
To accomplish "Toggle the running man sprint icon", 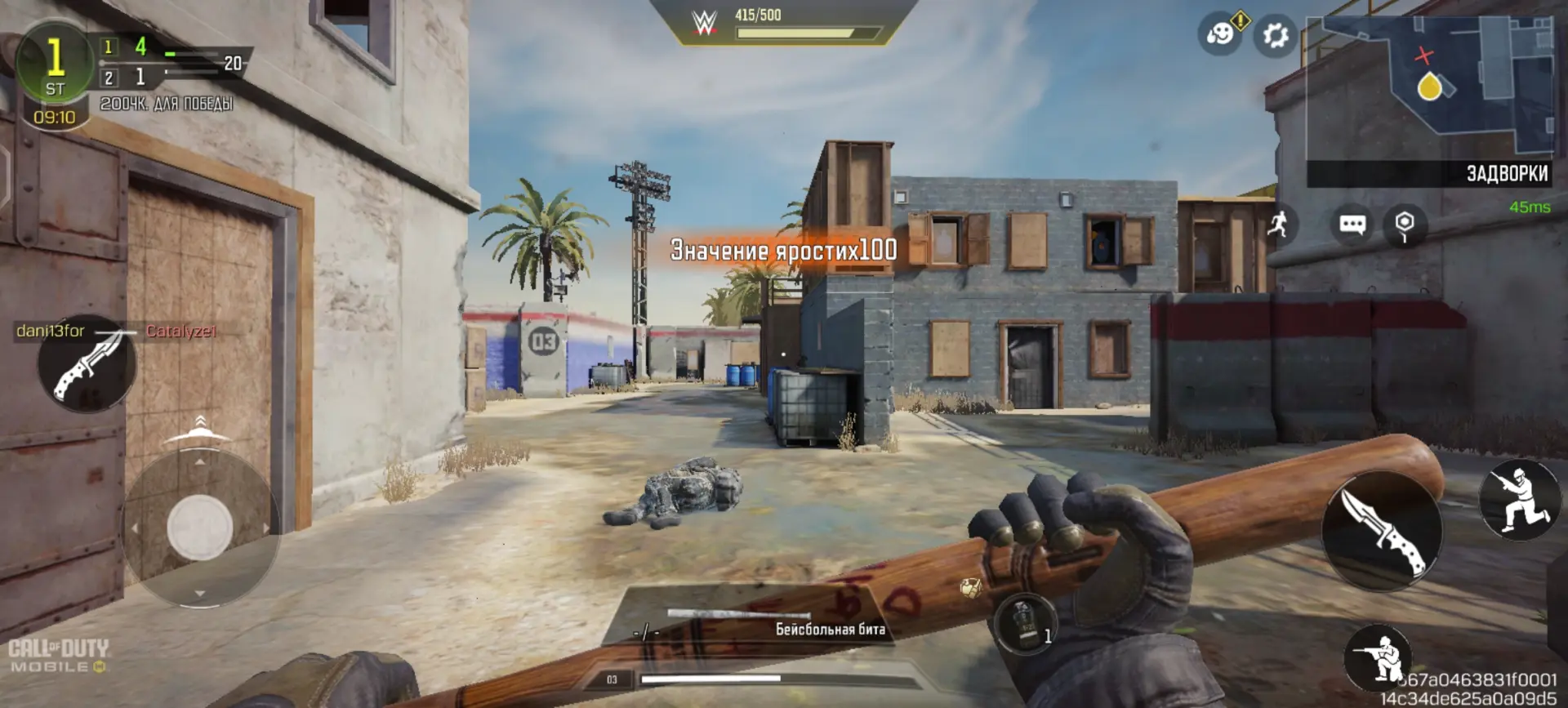I will point(1279,223).
